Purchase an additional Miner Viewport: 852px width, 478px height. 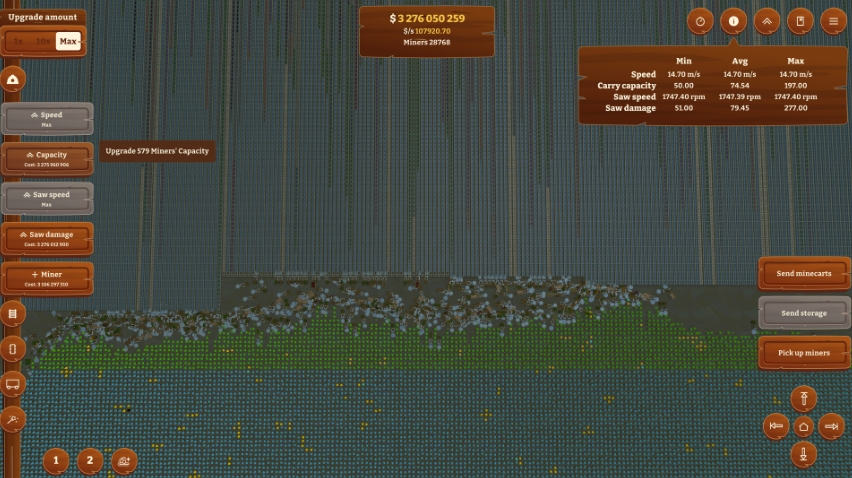tap(49, 278)
